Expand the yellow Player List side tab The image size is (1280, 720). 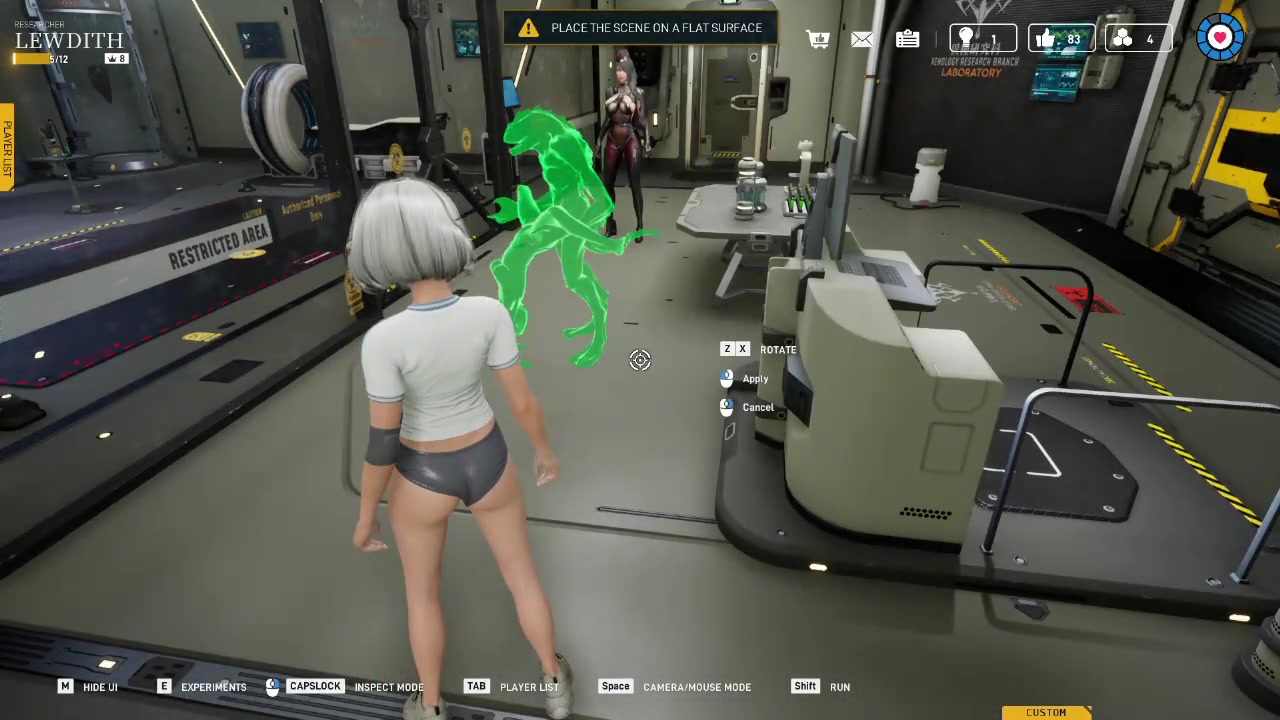point(6,147)
